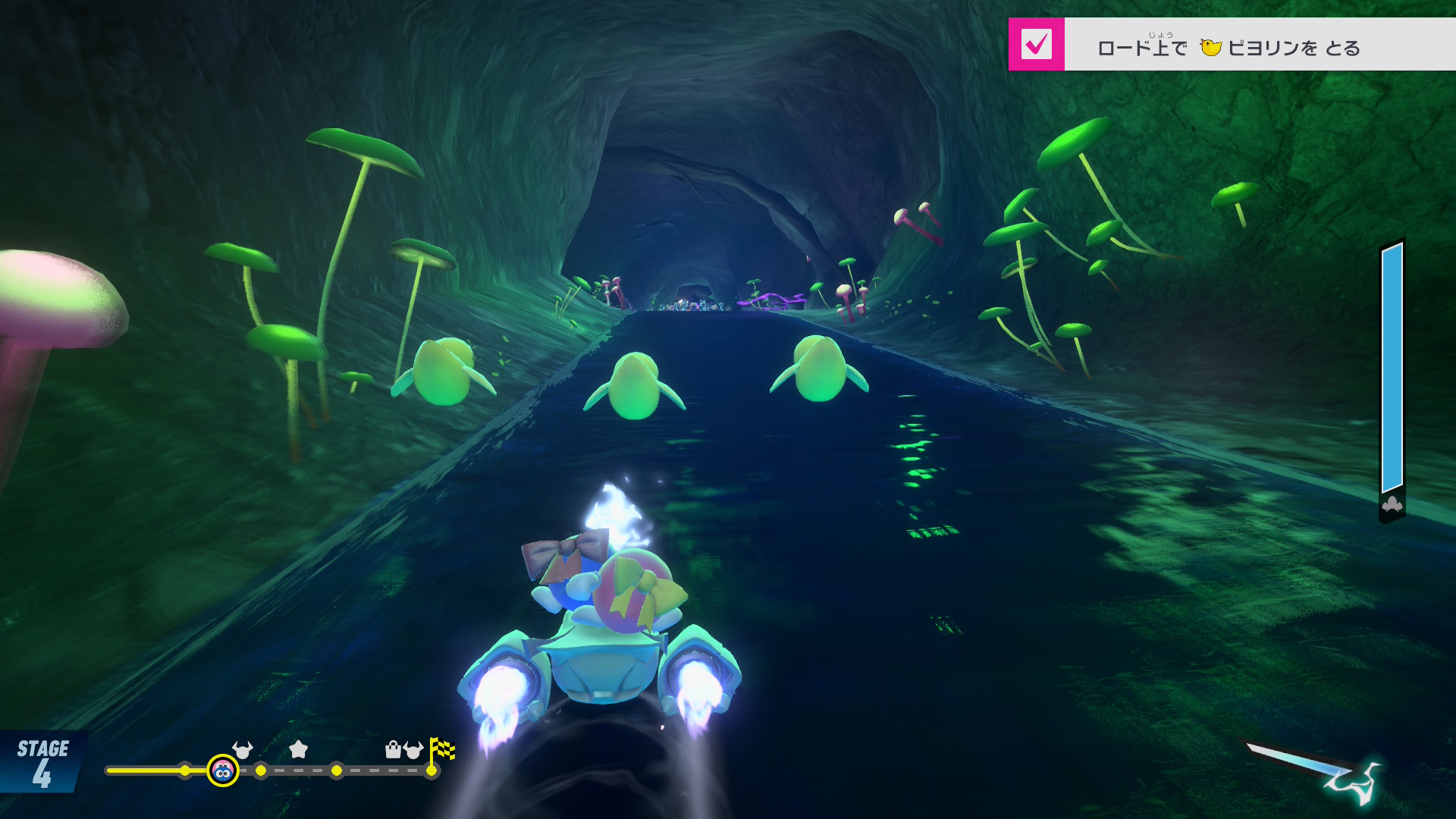Click the yellow chick icon in the objective
This screenshot has height=819, width=1456.
[x=1210, y=49]
